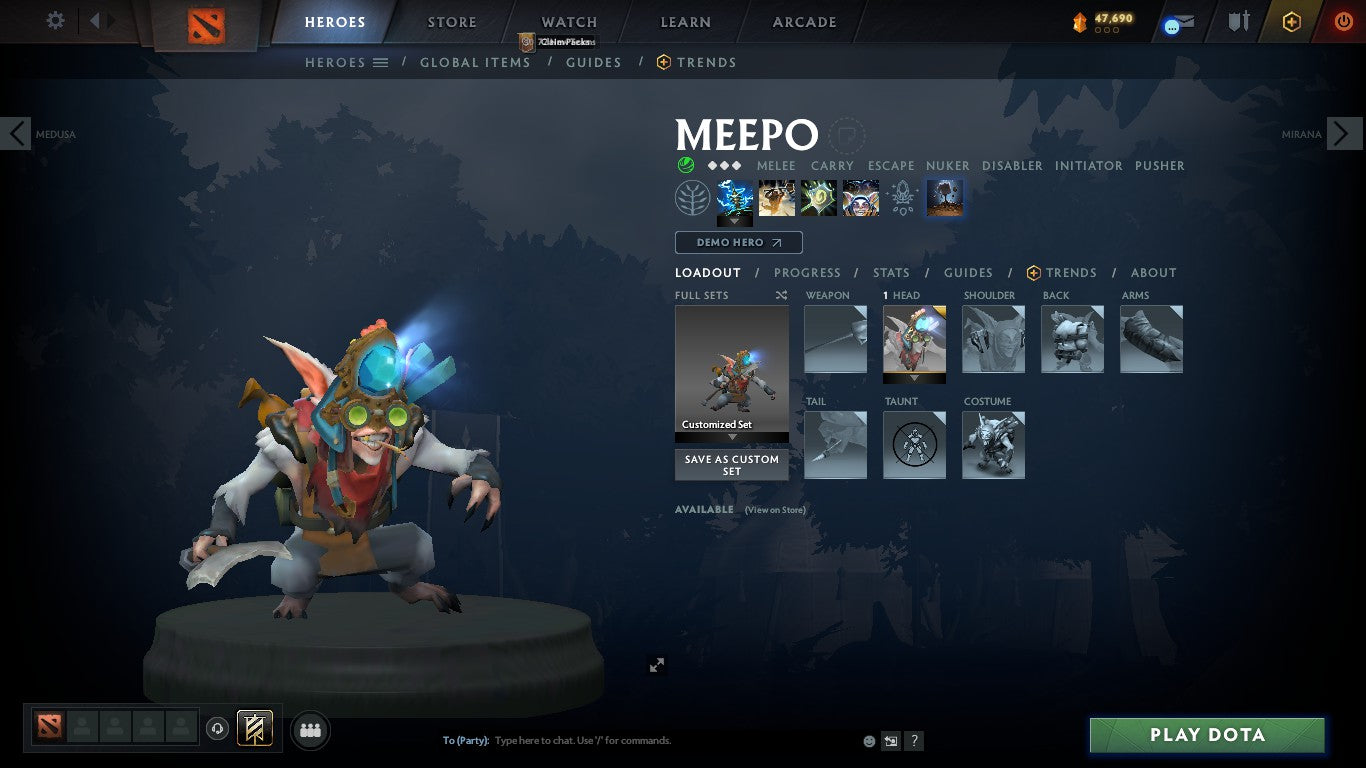Open the Settings gear icon
1366x768 pixels.
pos(55,20)
